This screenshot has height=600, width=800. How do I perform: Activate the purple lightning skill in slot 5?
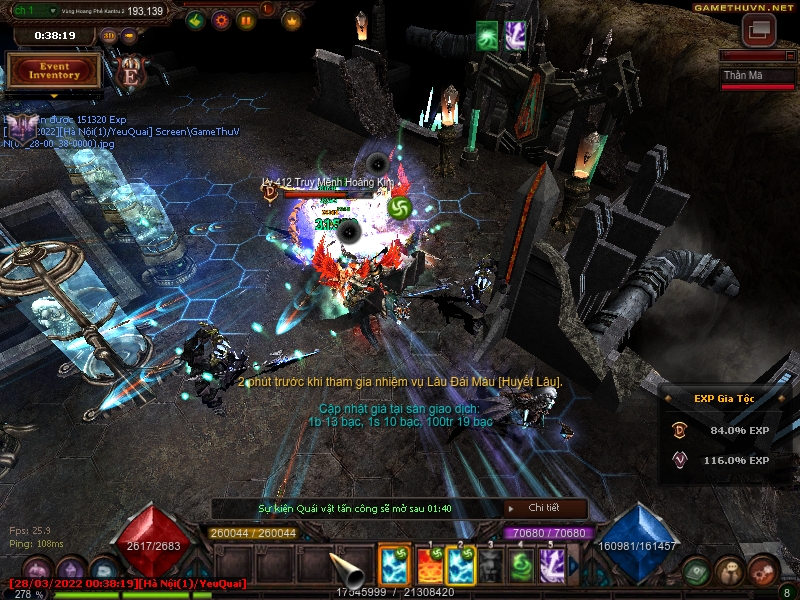(552, 566)
